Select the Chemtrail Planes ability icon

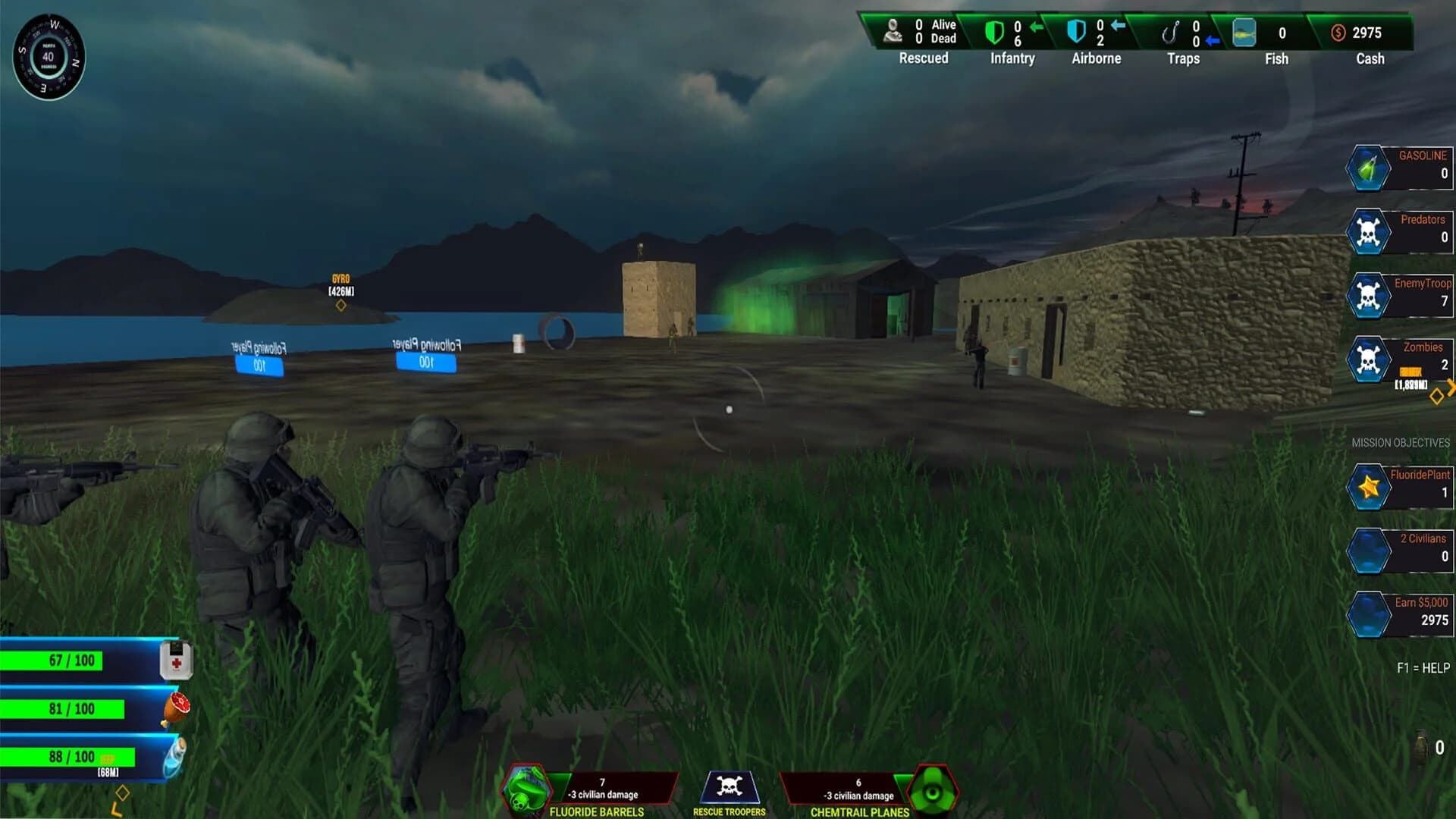point(934,790)
